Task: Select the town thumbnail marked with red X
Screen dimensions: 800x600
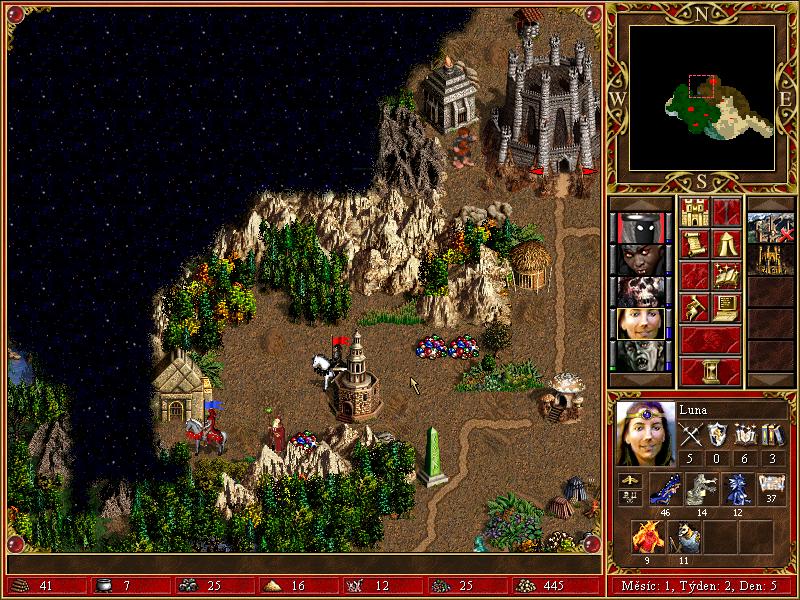Action: click(x=771, y=228)
